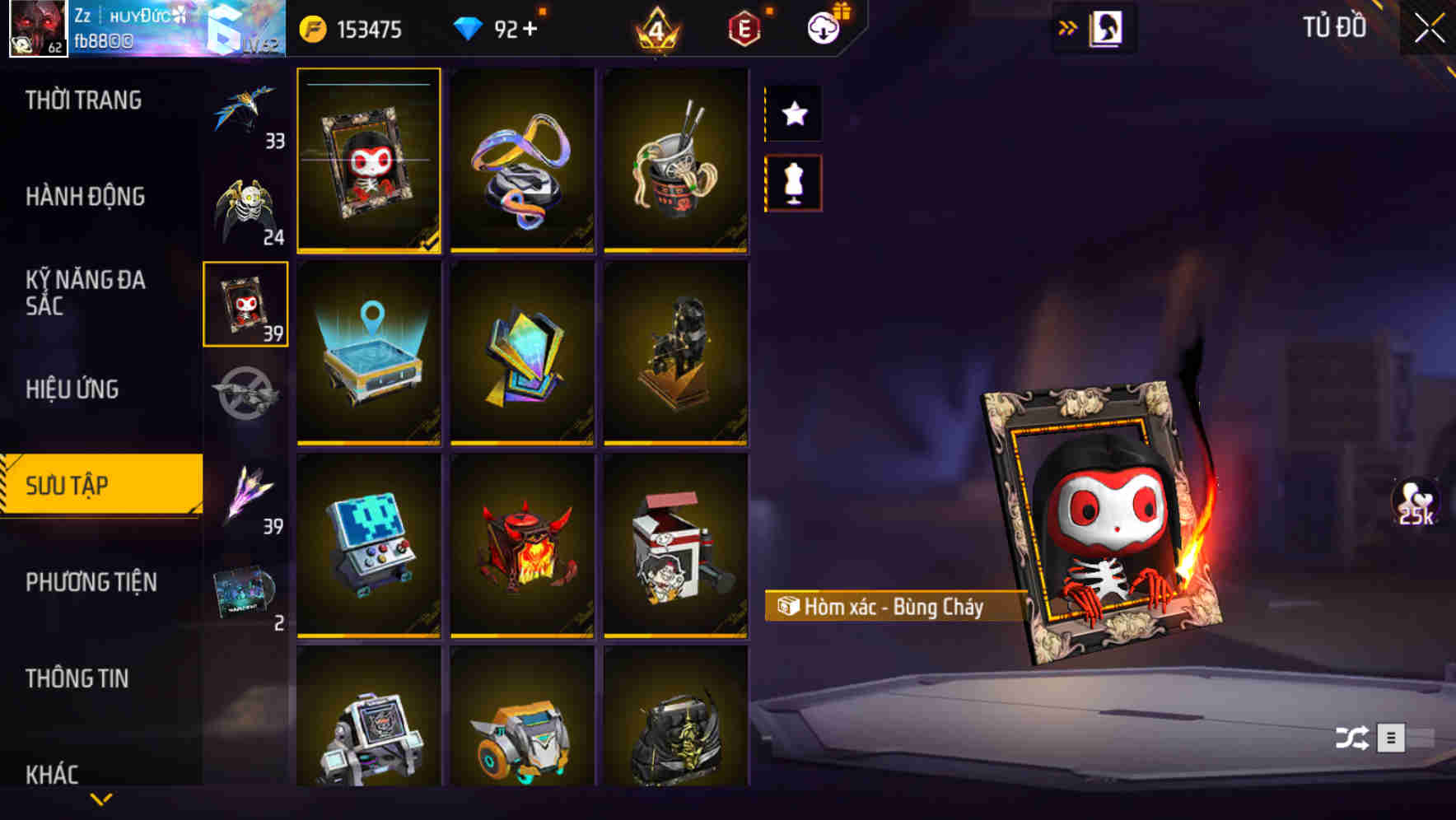Screen dimensions: 1456x820
Task: Toggle the star favorites filter
Action: click(793, 113)
